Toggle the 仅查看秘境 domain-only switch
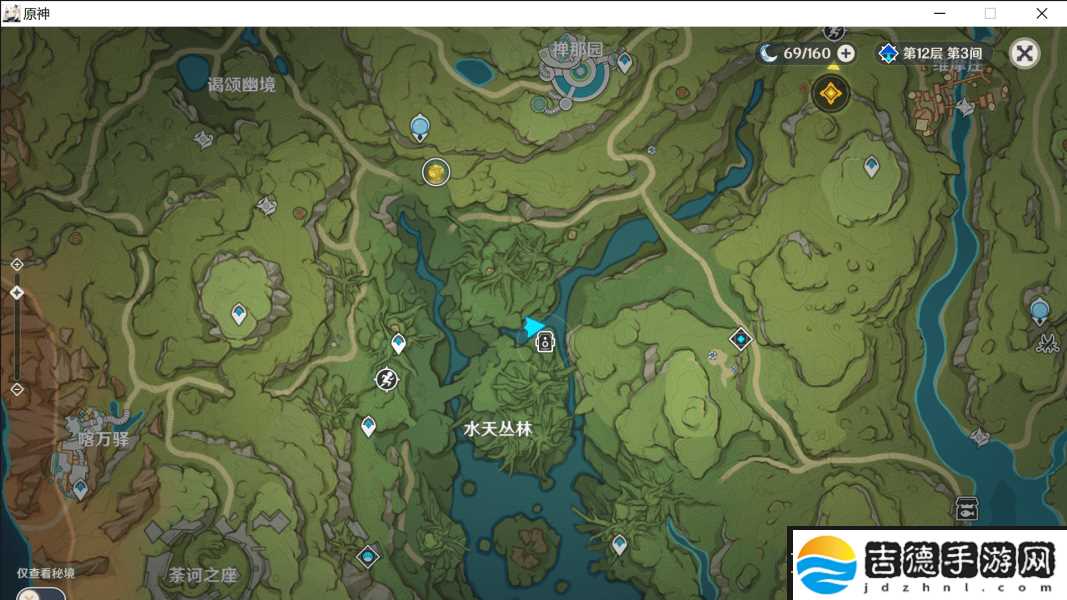Image resolution: width=1067 pixels, height=600 pixels. tap(40, 593)
